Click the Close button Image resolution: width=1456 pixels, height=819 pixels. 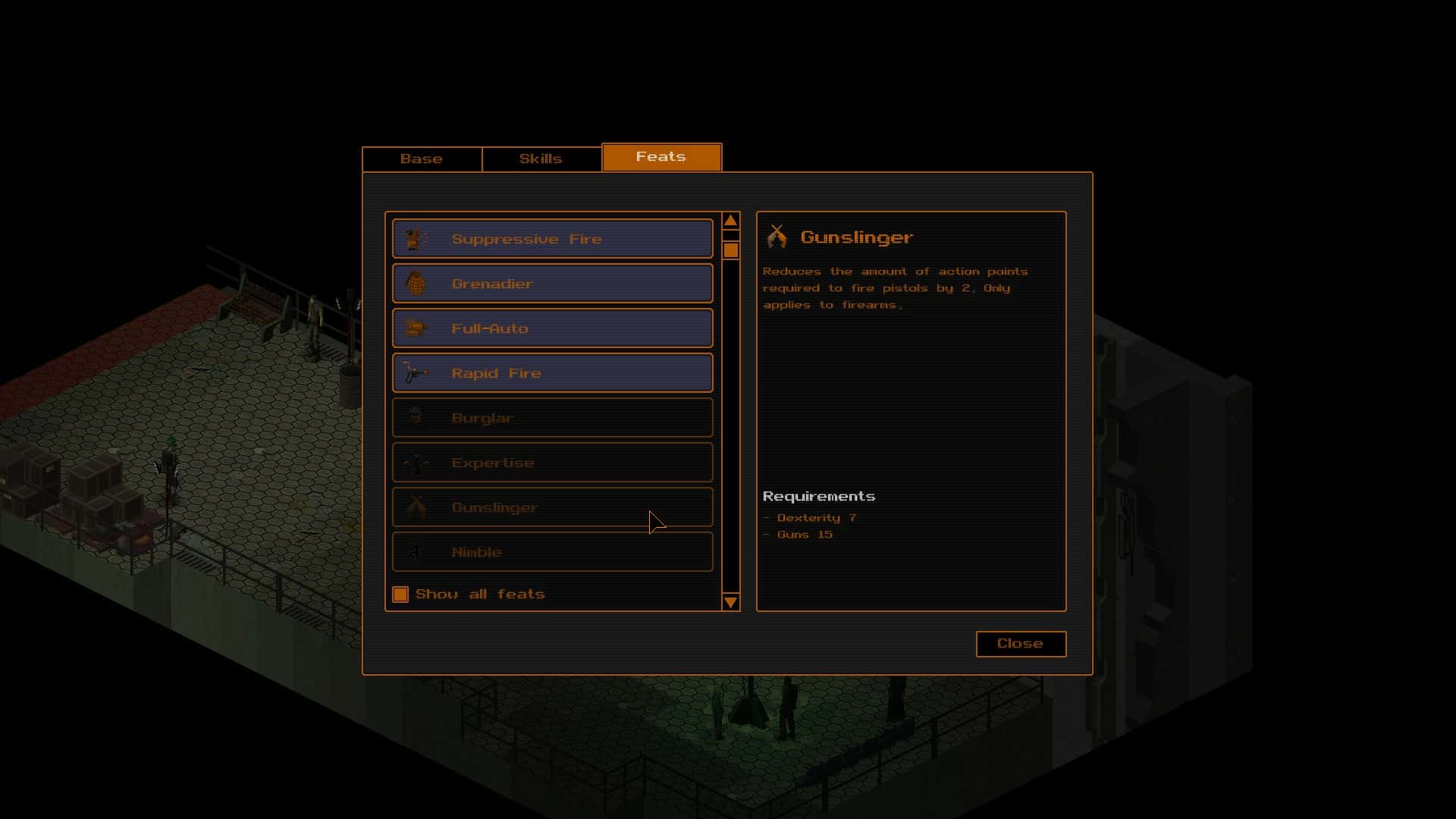click(x=1020, y=644)
